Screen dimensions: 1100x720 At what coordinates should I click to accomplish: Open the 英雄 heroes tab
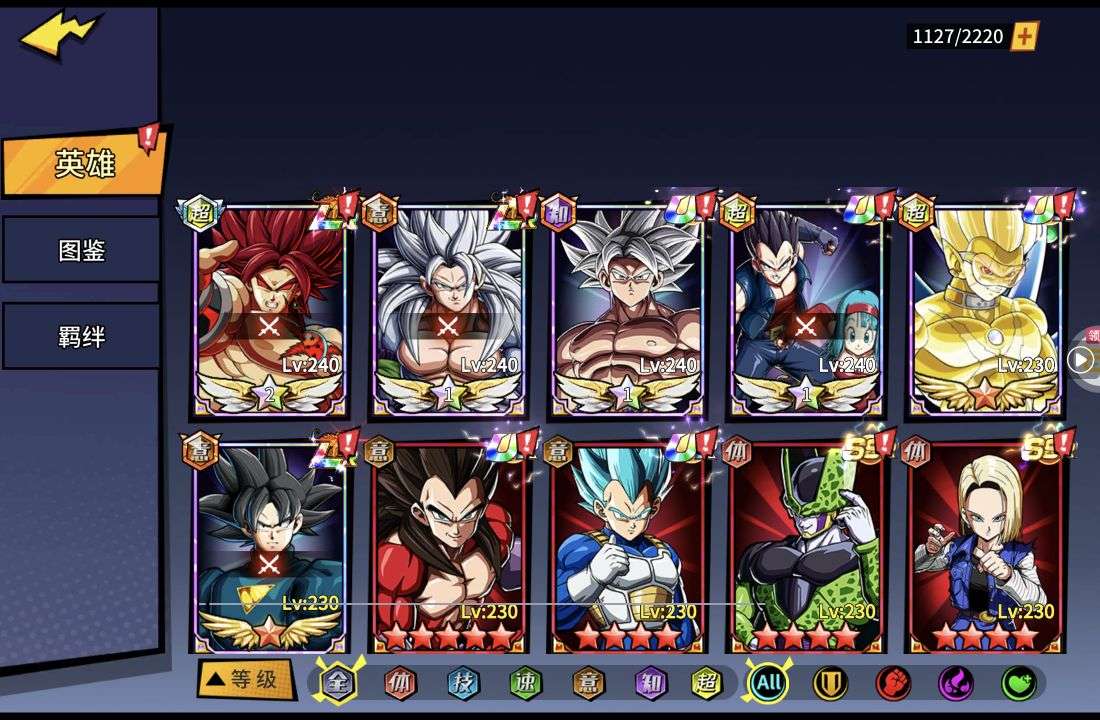tap(84, 164)
